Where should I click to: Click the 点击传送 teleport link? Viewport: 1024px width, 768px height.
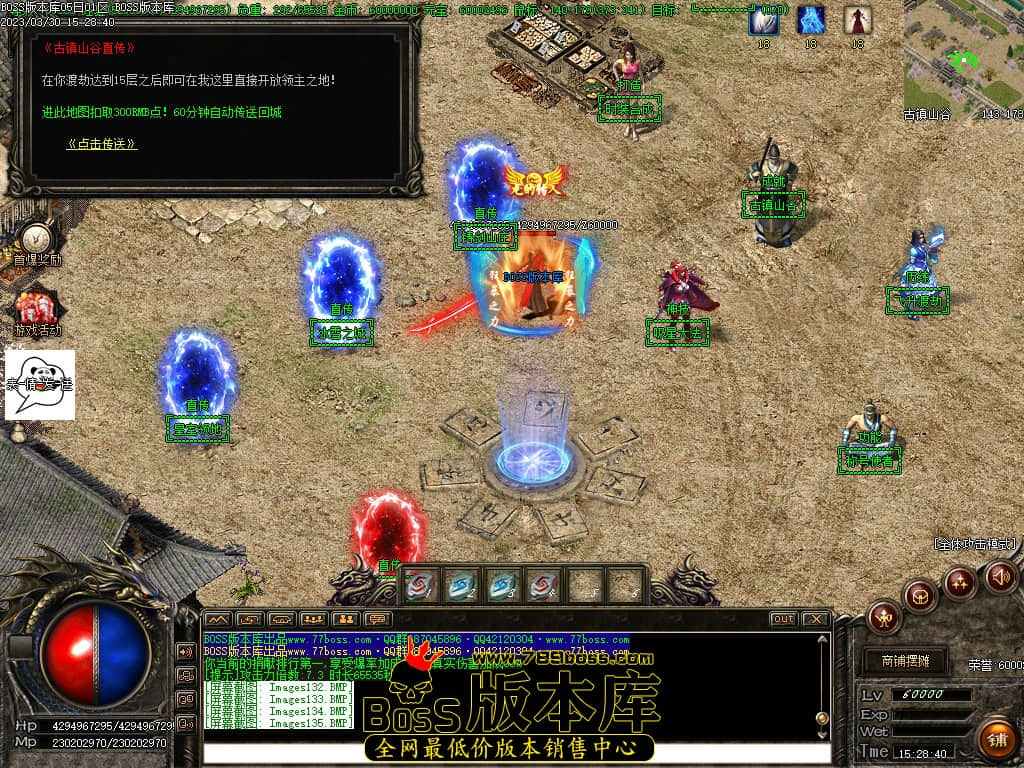(102, 144)
